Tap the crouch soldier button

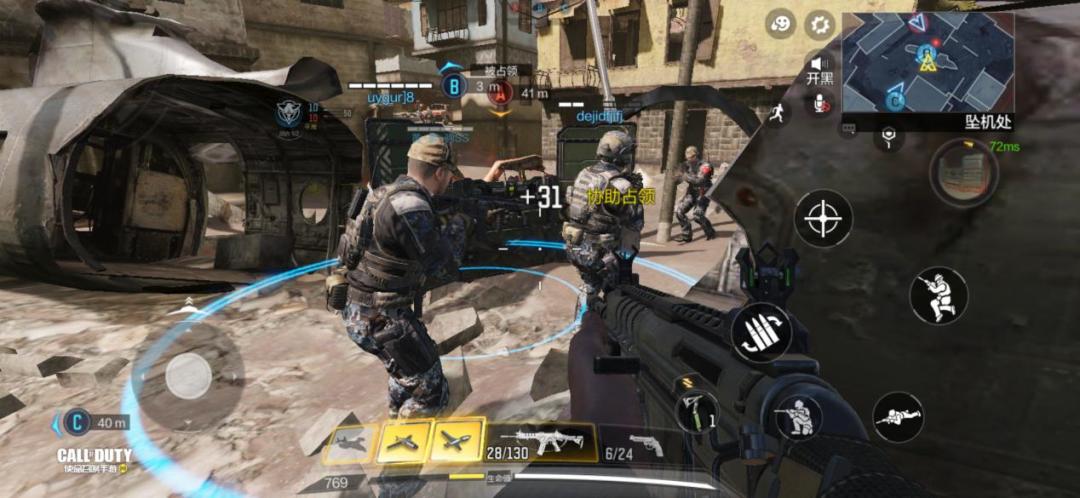pos(798,417)
